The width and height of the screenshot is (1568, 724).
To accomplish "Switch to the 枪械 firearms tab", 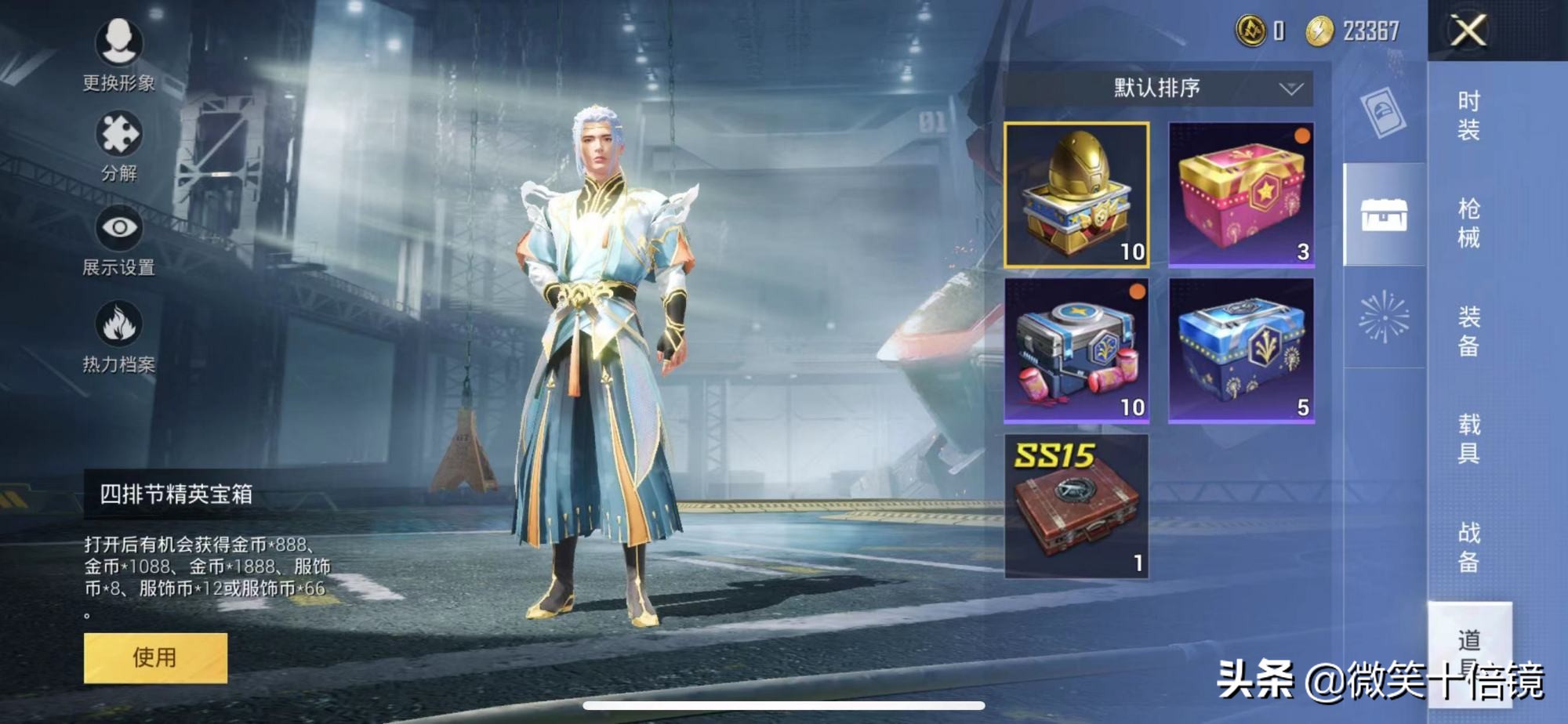I will [1468, 223].
